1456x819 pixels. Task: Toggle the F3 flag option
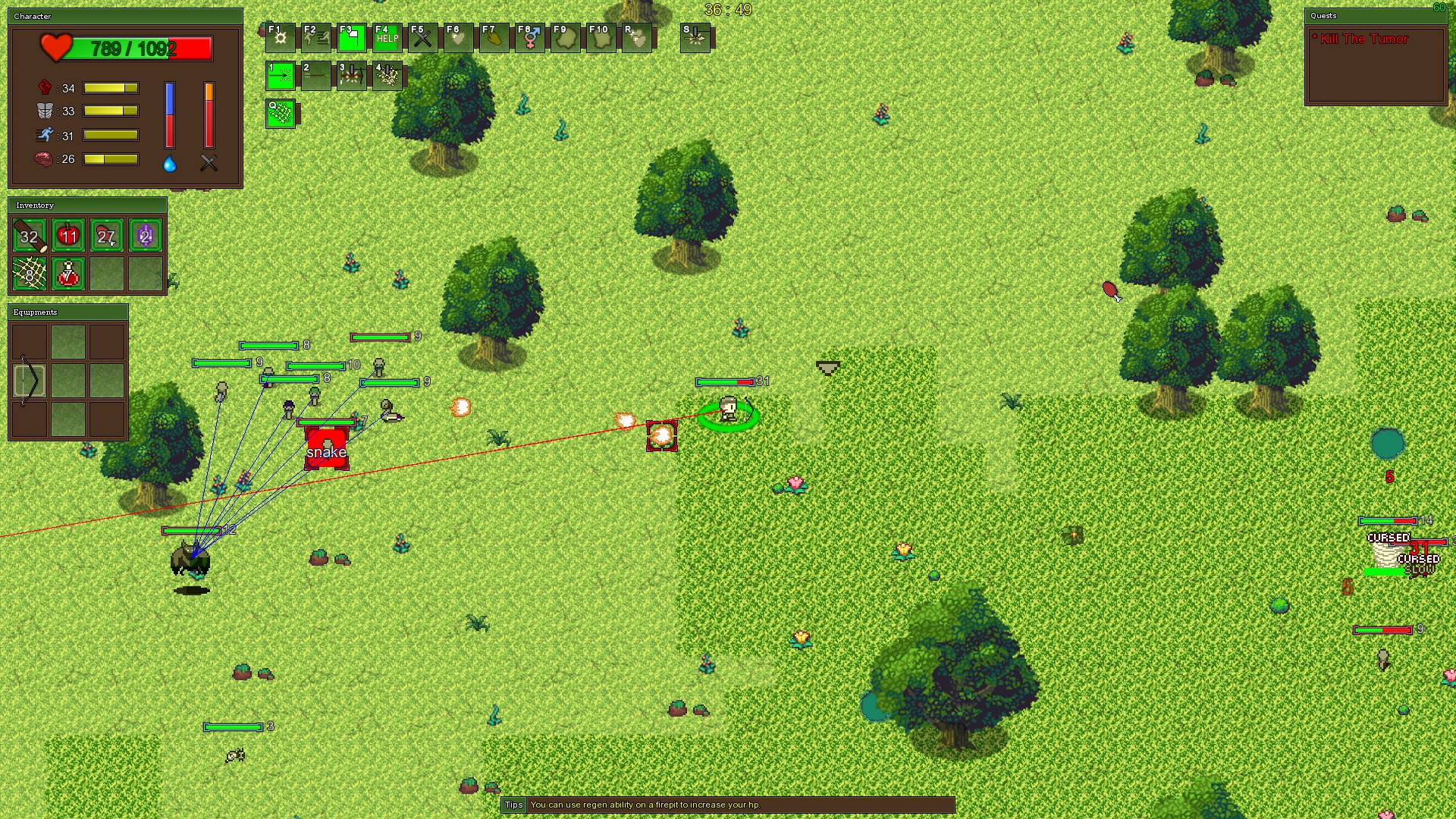[353, 37]
